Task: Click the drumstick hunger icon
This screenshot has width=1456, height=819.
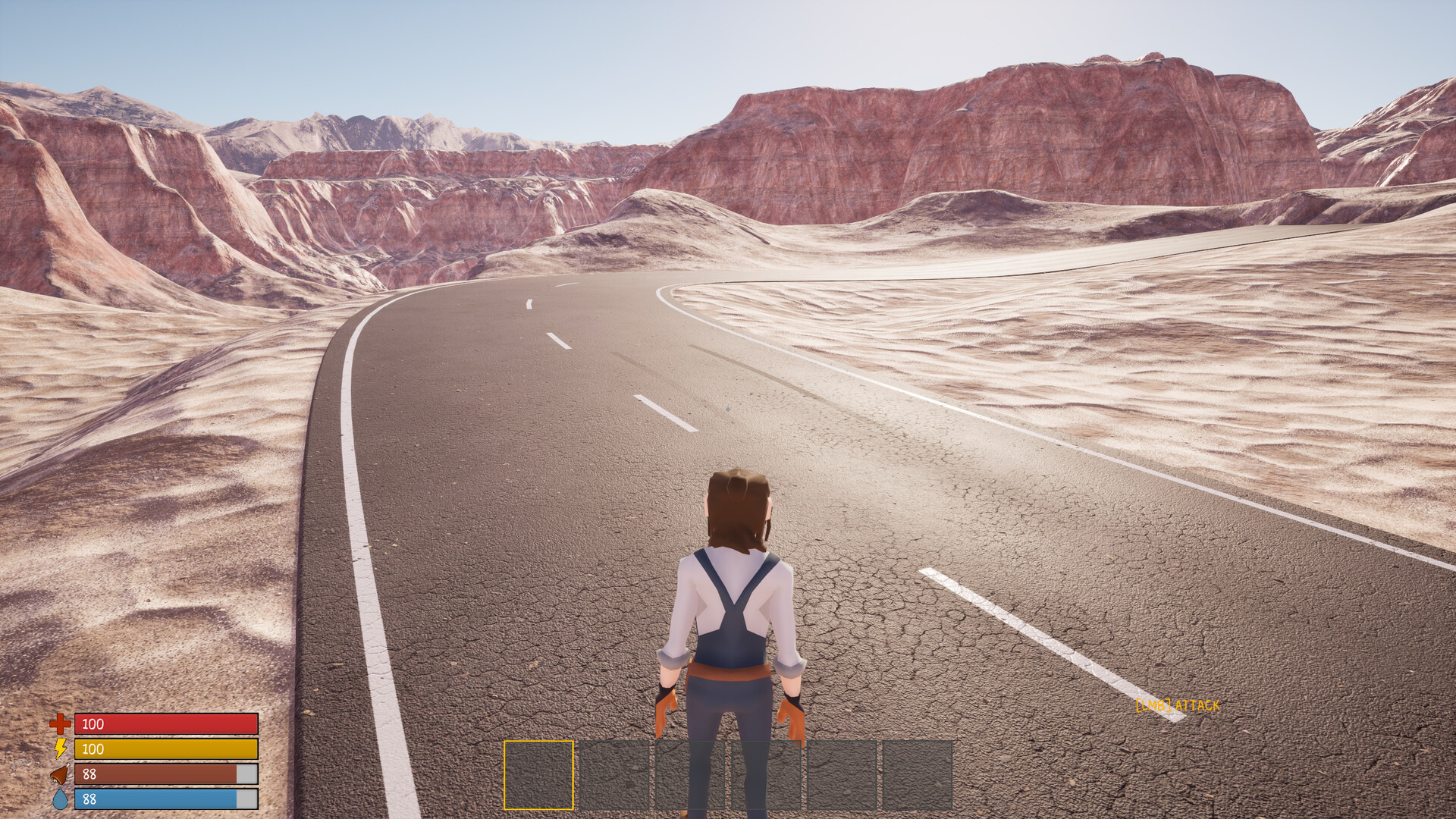Action: click(x=59, y=774)
